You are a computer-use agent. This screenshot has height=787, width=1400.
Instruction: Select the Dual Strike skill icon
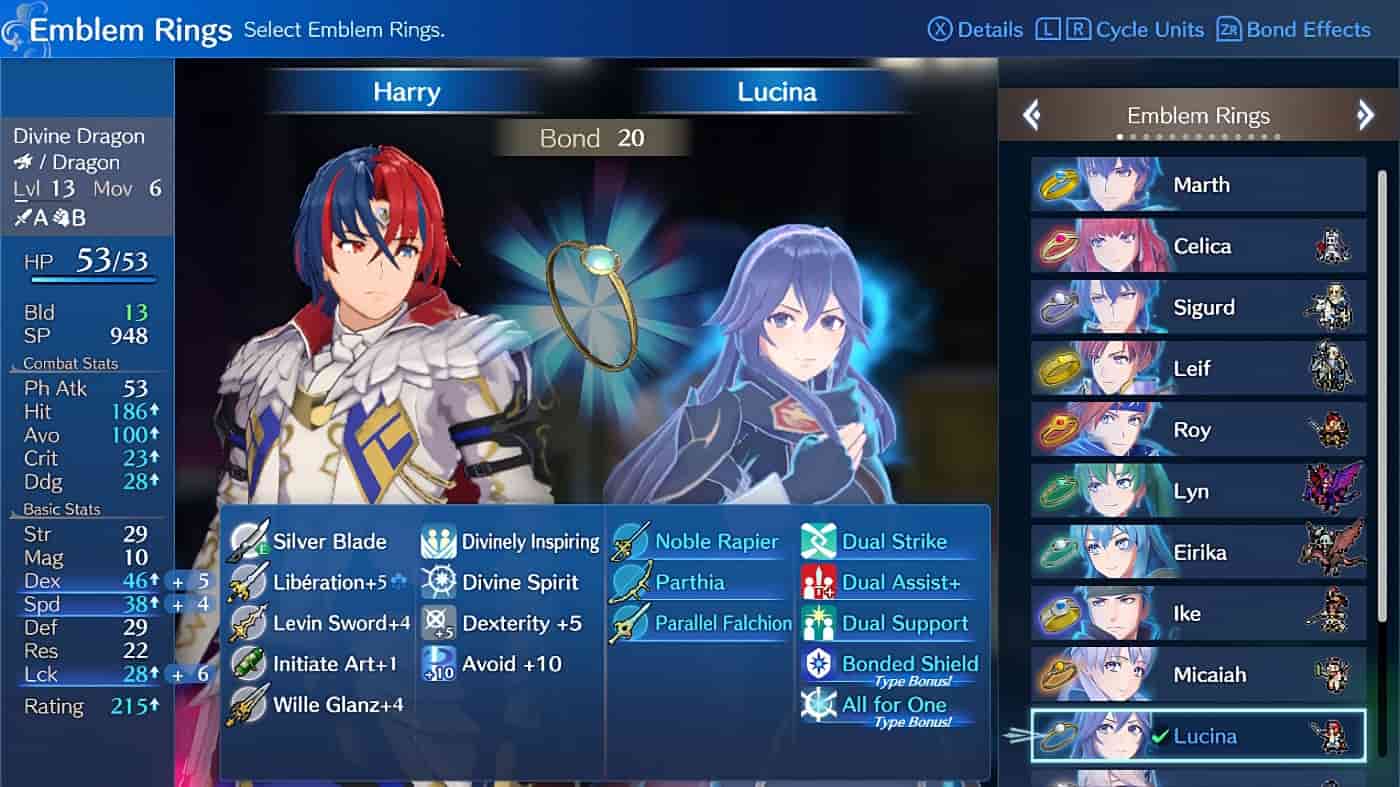[x=819, y=541]
